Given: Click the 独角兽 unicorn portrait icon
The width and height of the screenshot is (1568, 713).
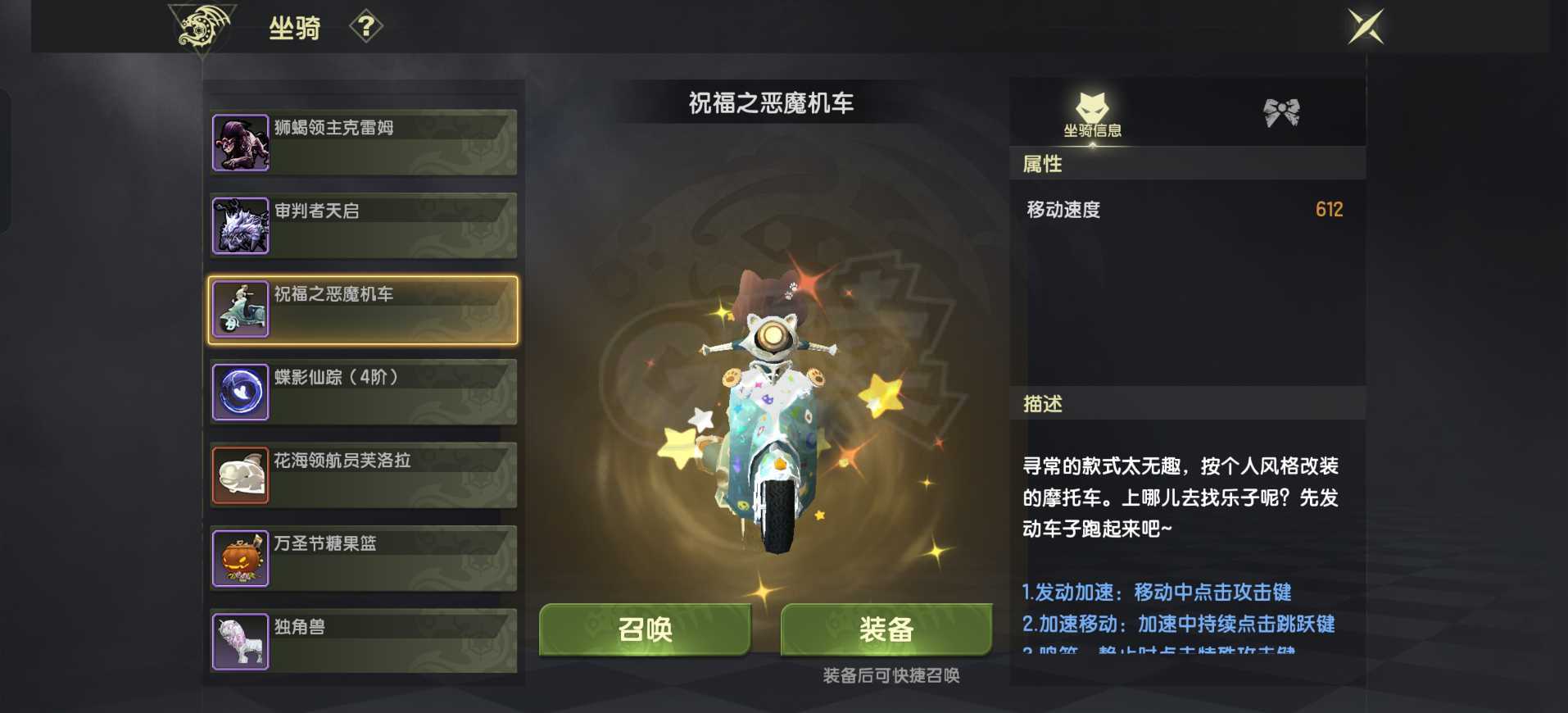Looking at the screenshot, I should coord(240,642).
